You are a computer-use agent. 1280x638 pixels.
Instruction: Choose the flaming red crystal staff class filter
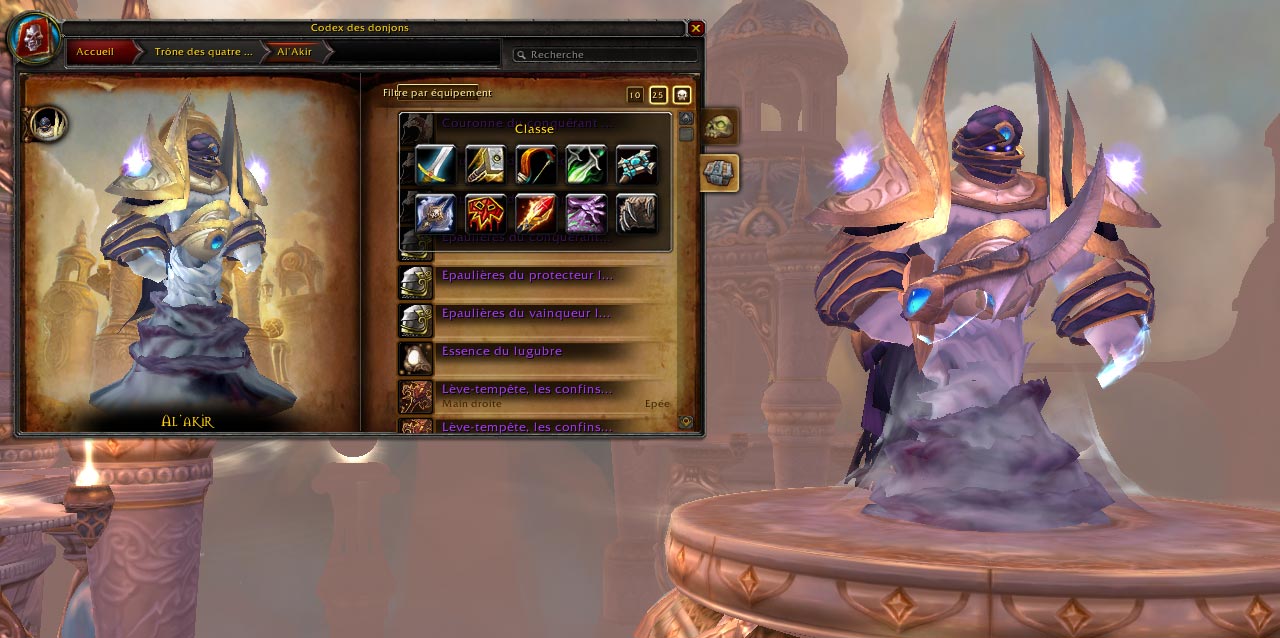[536, 213]
